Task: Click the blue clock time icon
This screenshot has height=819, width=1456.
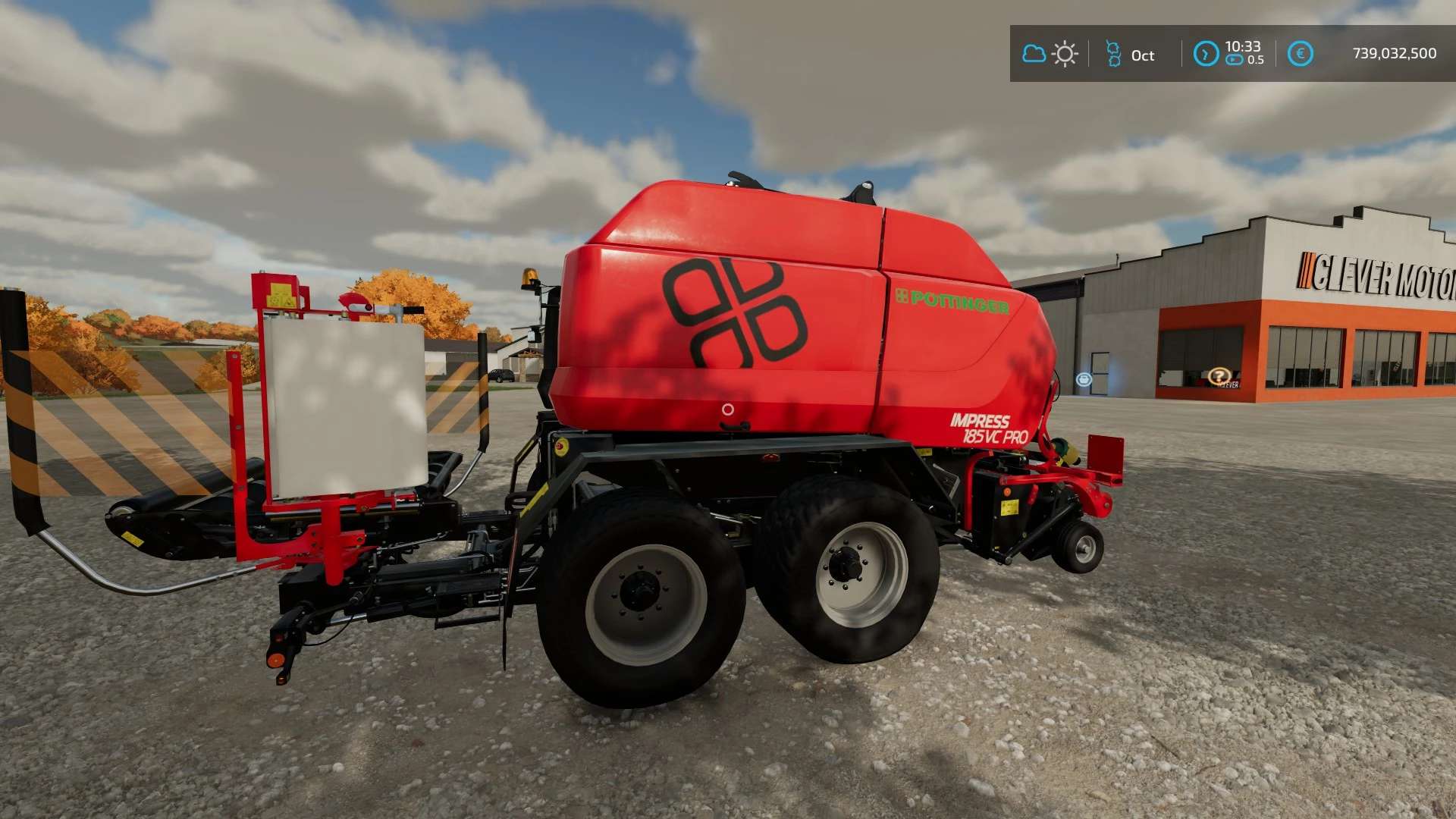Action: coord(1206,54)
